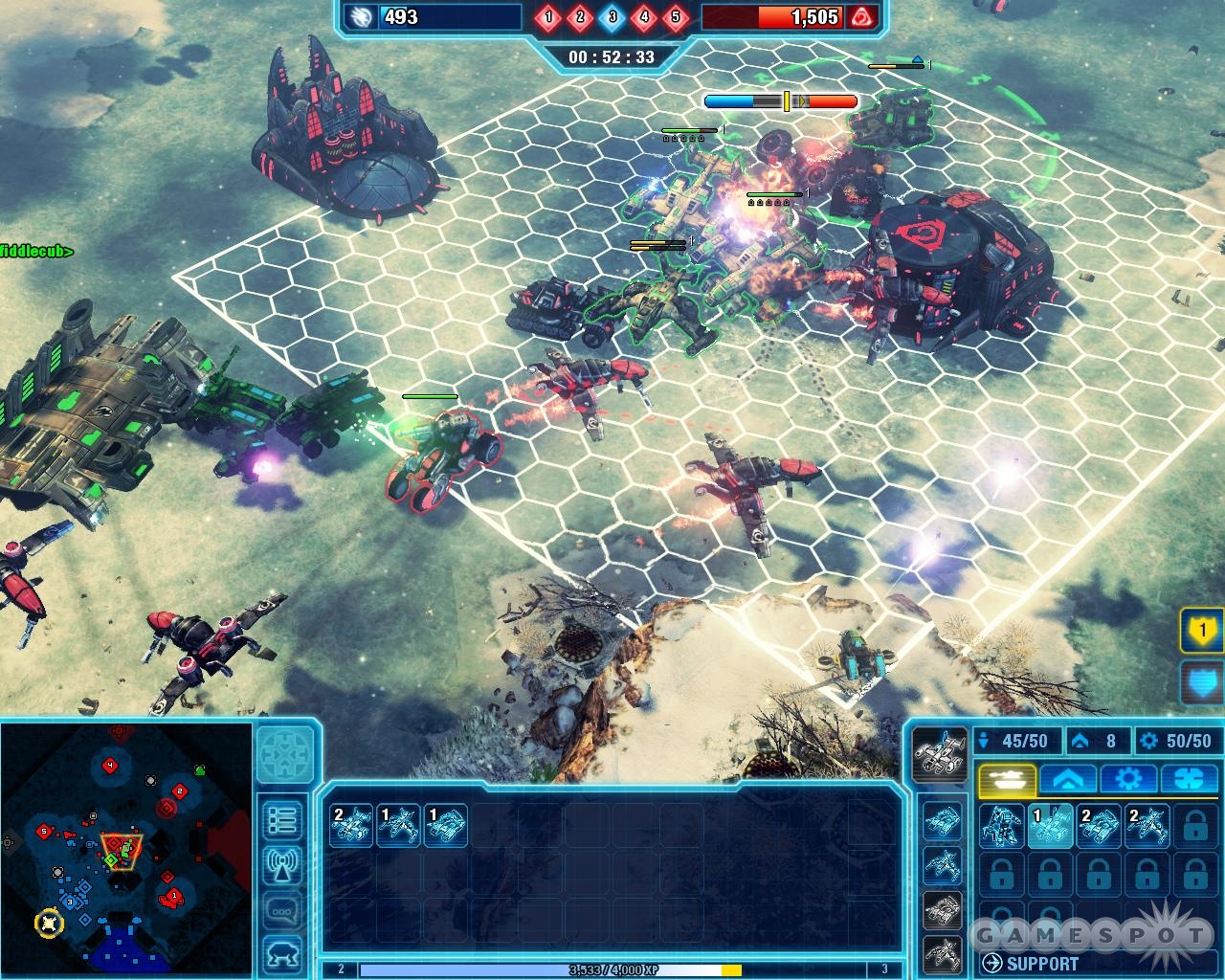Switch to the gear tab
Image resolution: width=1225 pixels, height=980 pixels.
coord(1128,779)
